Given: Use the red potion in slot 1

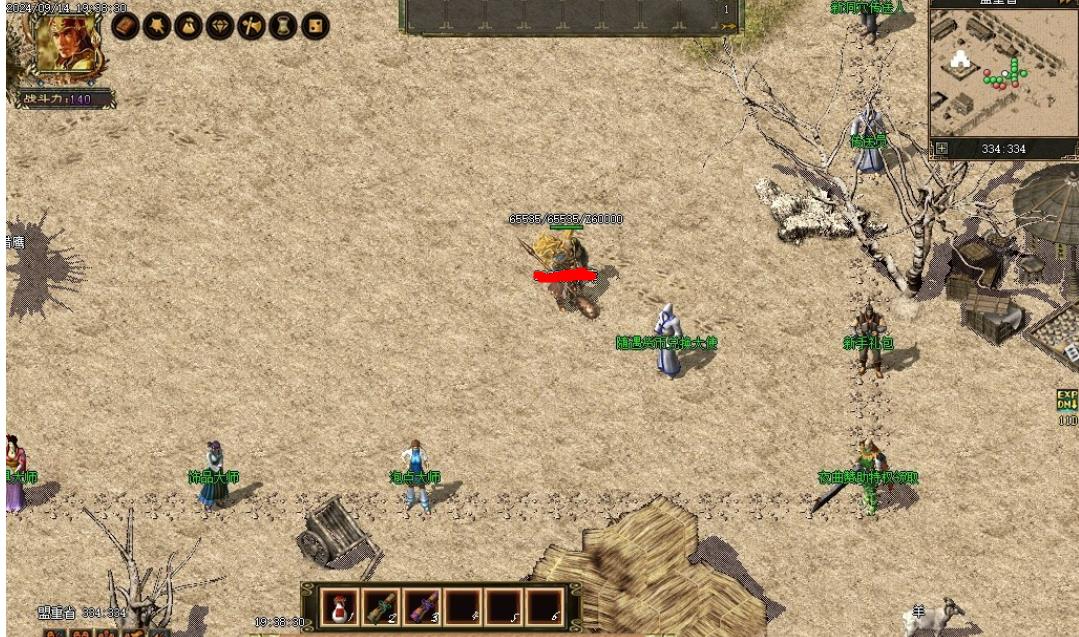Looking at the screenshot, I should tap(339, 606).
